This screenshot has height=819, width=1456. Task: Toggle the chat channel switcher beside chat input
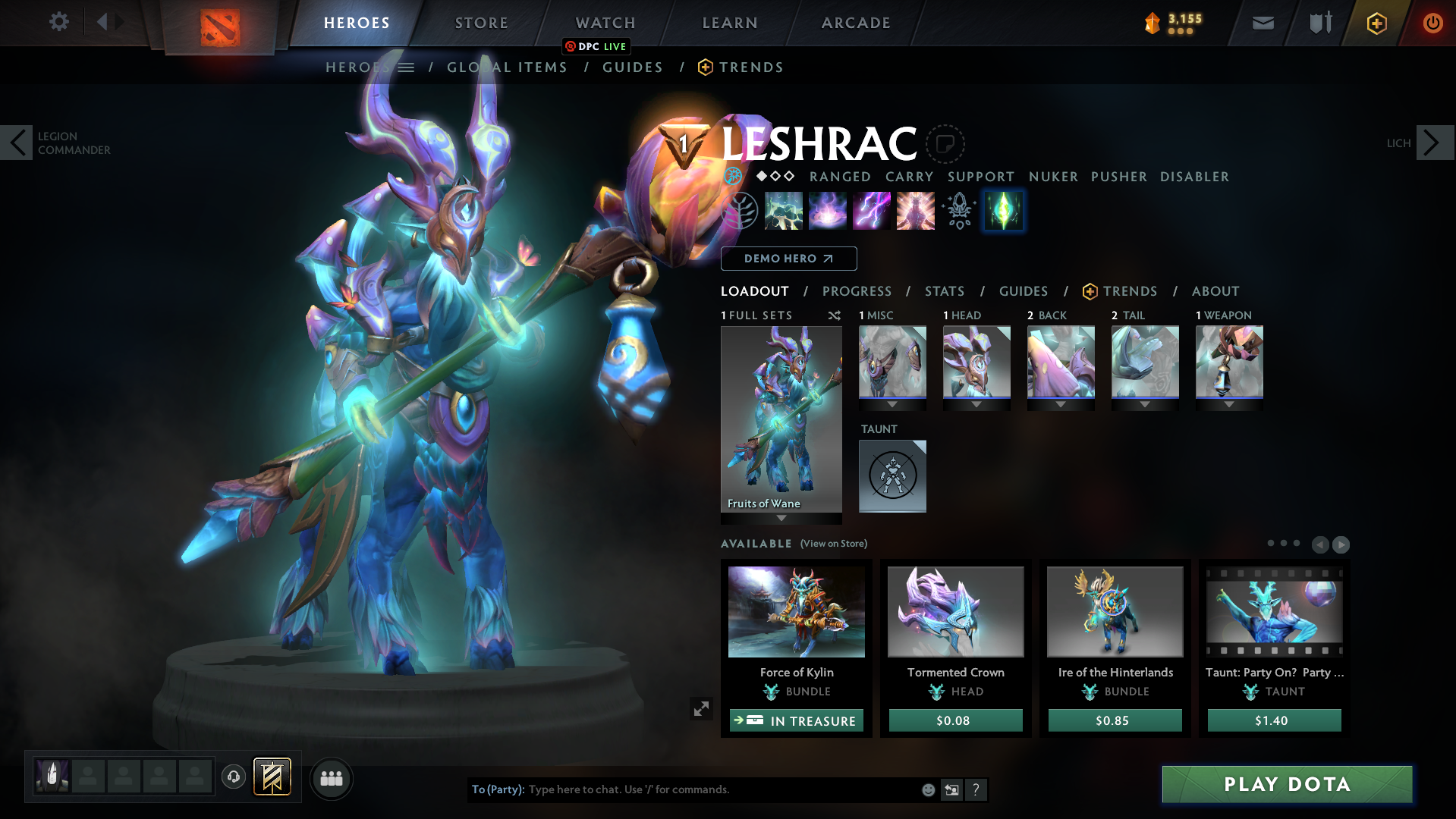[951, 789]
